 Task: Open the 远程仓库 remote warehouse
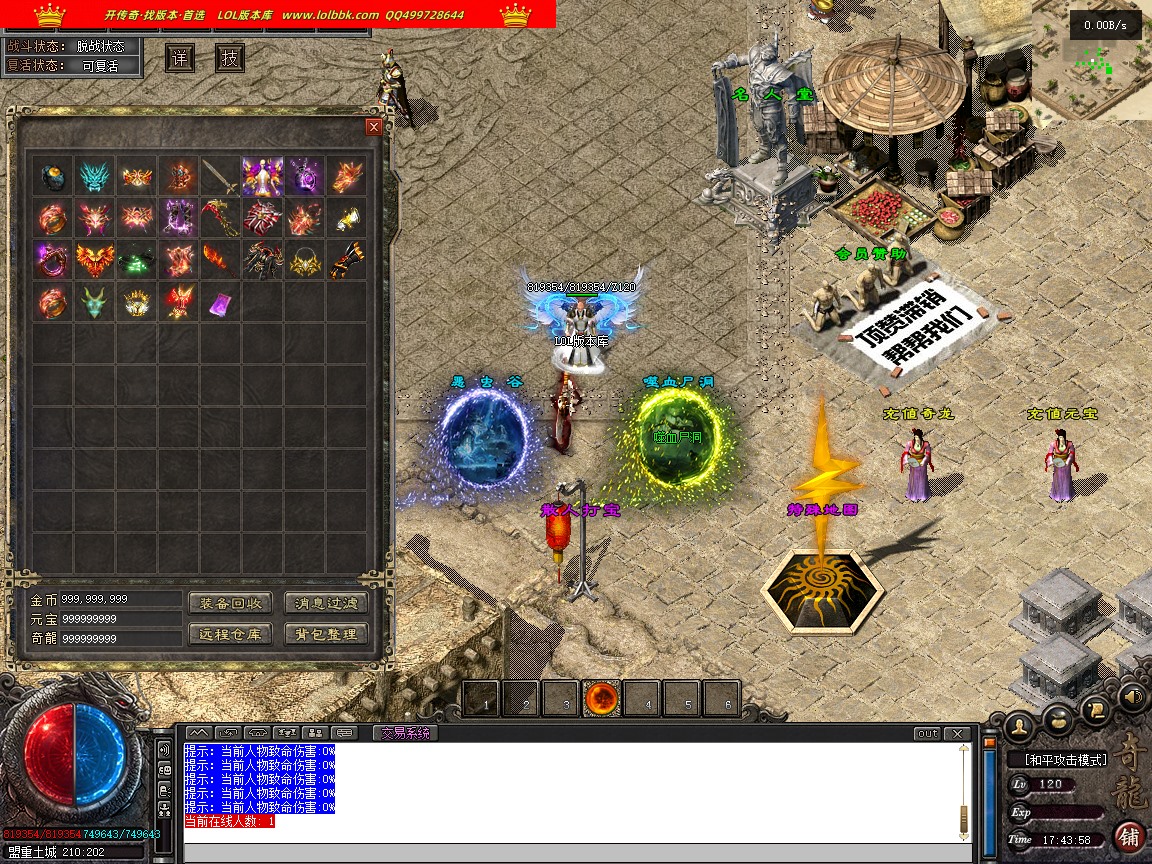[230, 634]
